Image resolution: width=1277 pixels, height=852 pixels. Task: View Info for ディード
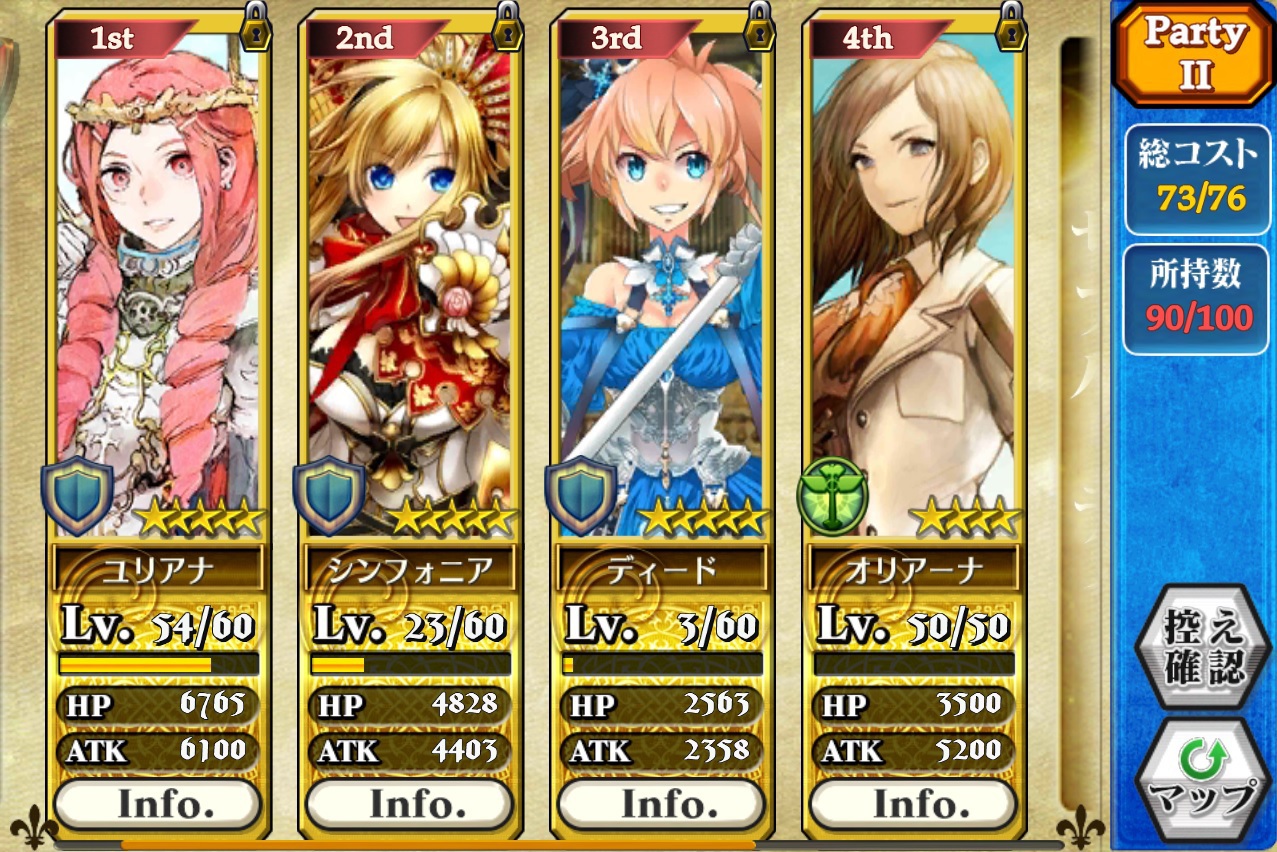pos(661,804)
